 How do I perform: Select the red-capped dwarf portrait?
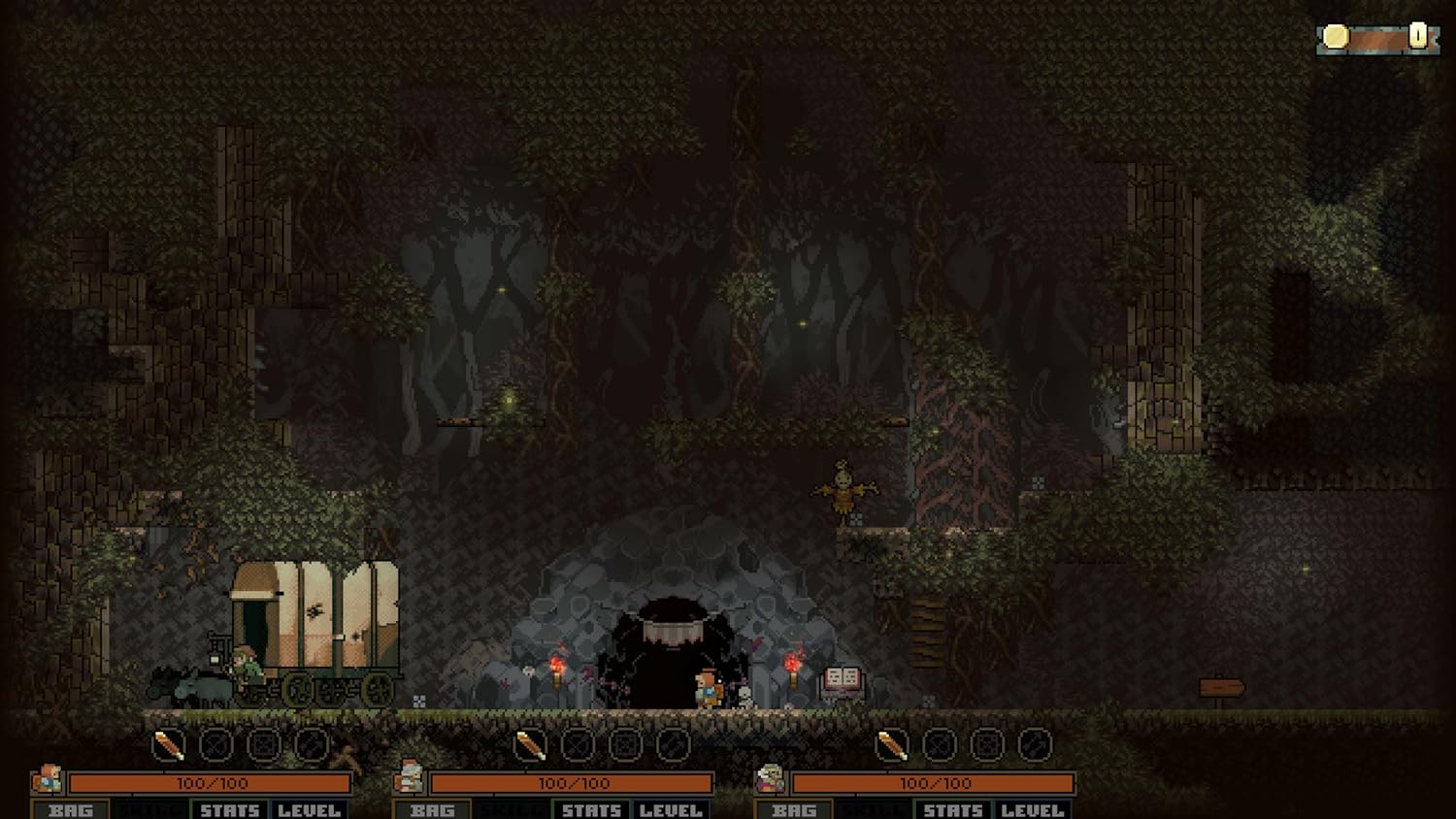point(410,777)
